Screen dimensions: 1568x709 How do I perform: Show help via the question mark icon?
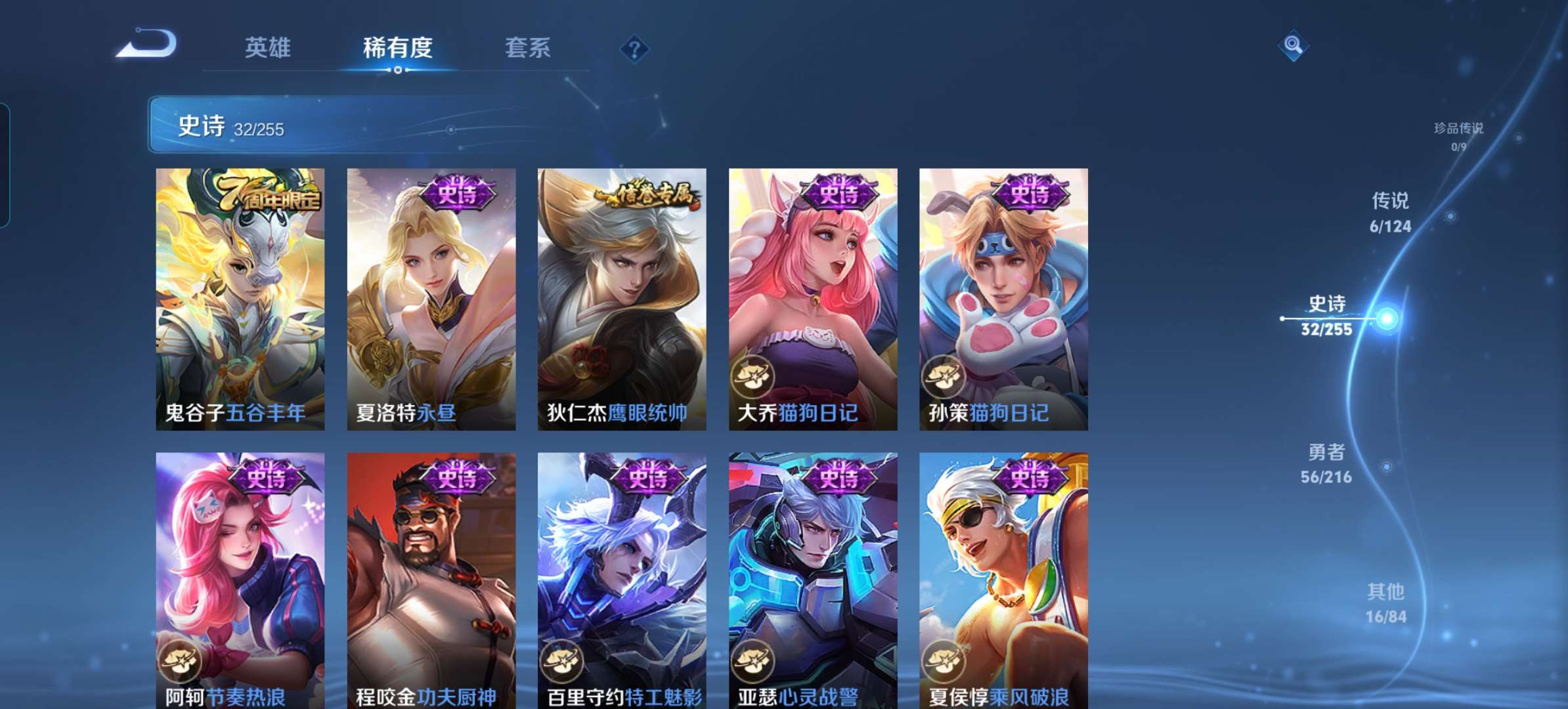click(634, 49)
